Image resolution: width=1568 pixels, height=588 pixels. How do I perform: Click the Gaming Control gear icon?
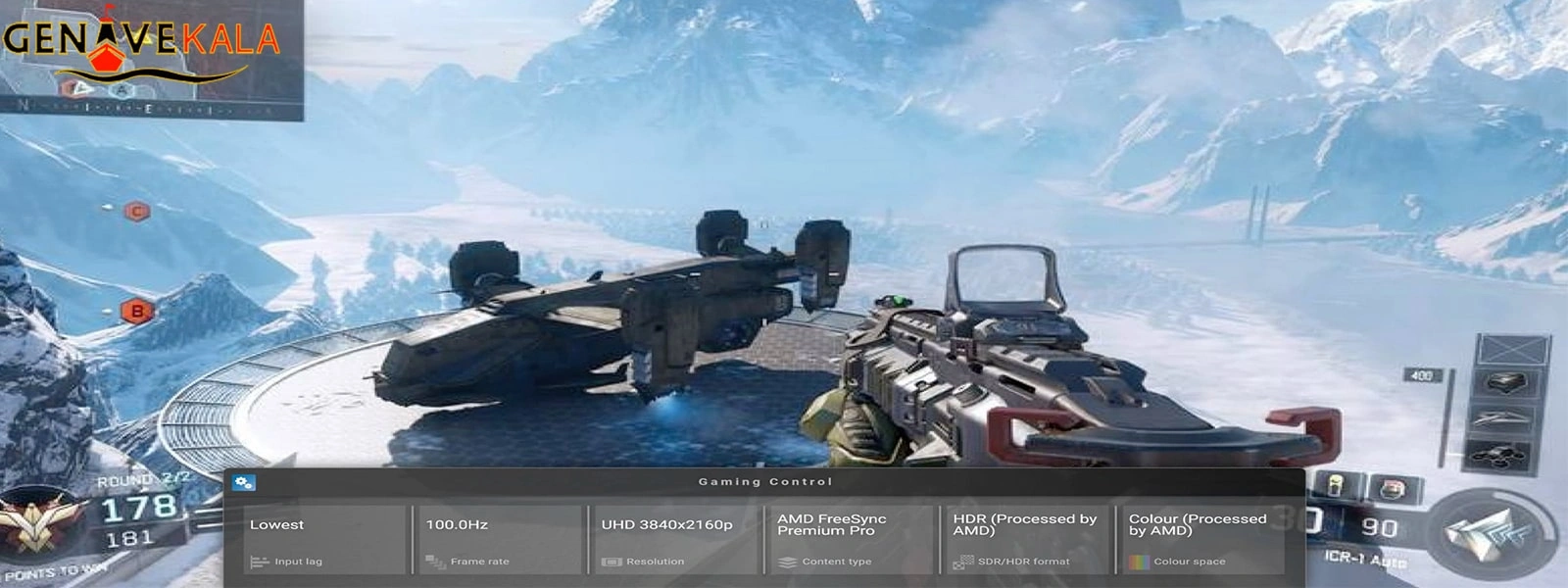[244, 482]
